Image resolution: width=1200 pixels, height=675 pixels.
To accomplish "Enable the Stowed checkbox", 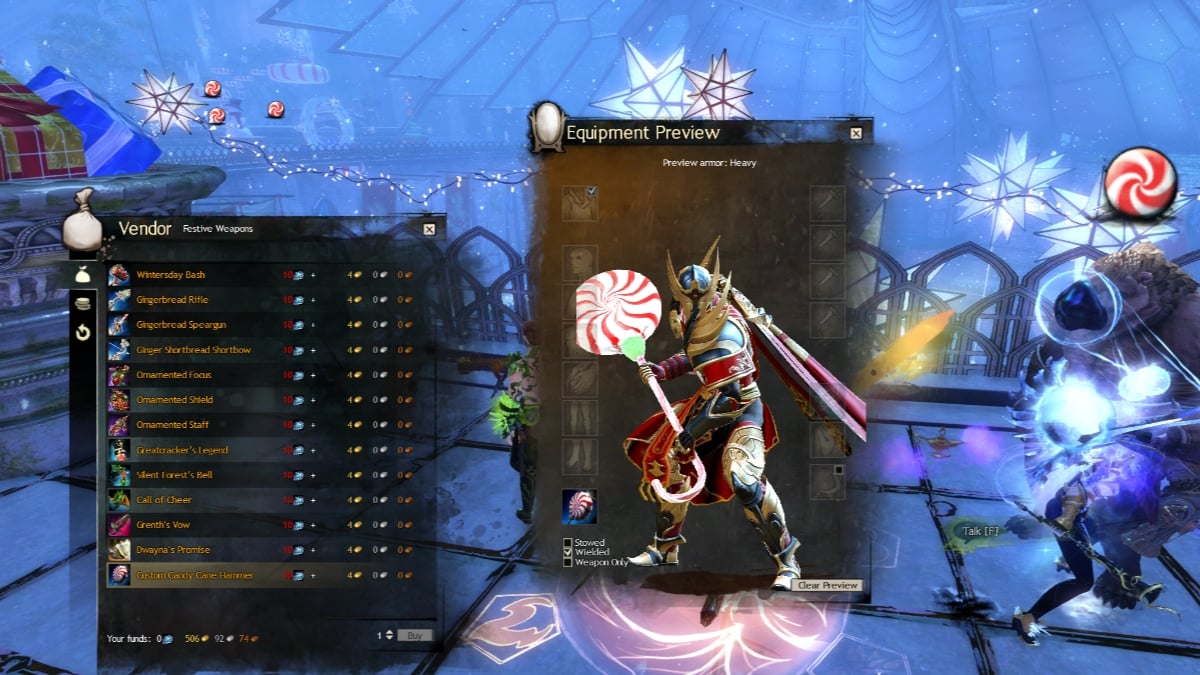I will point(568,543).
